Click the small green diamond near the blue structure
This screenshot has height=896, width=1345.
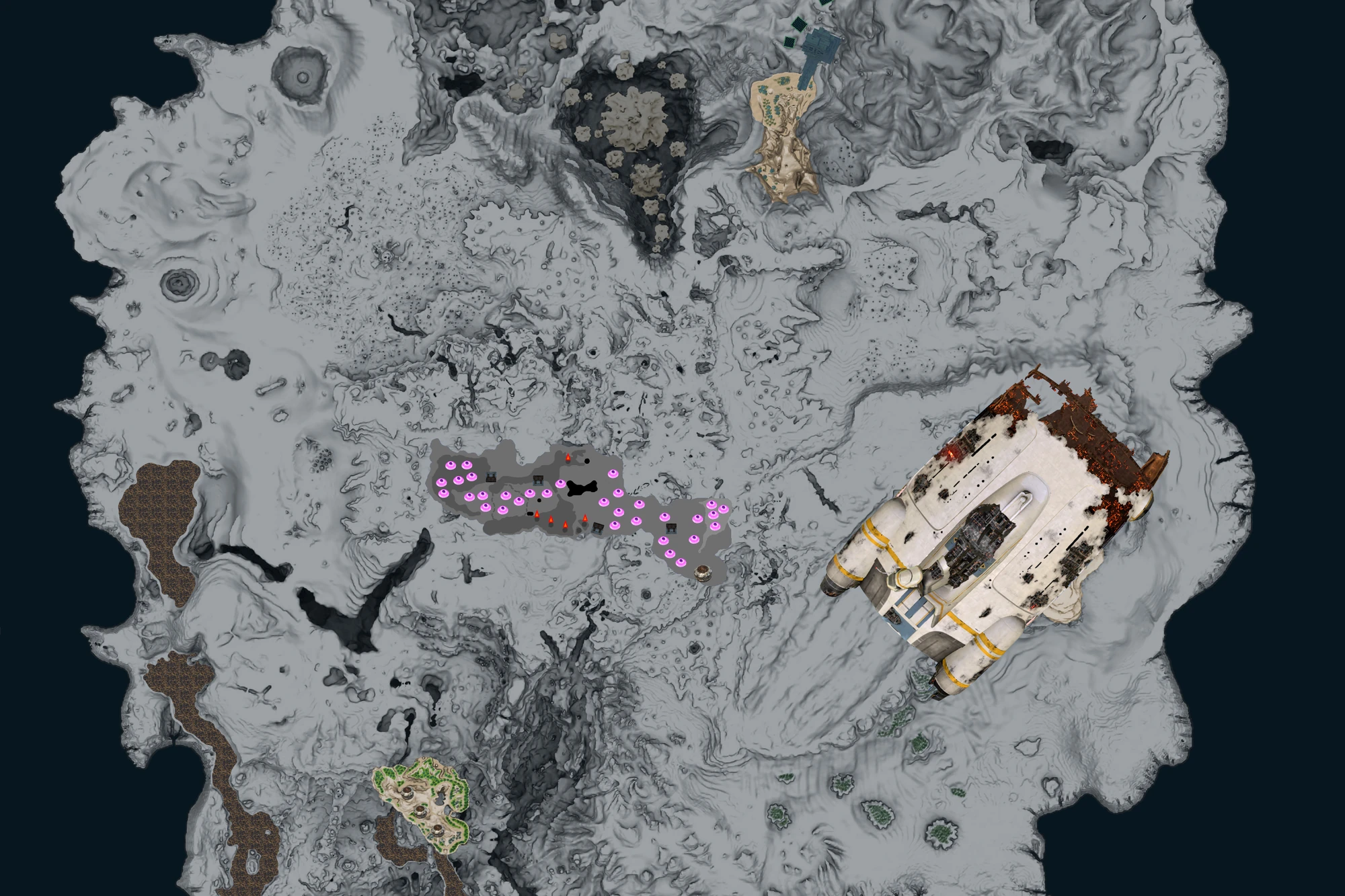tap(789, 42)
